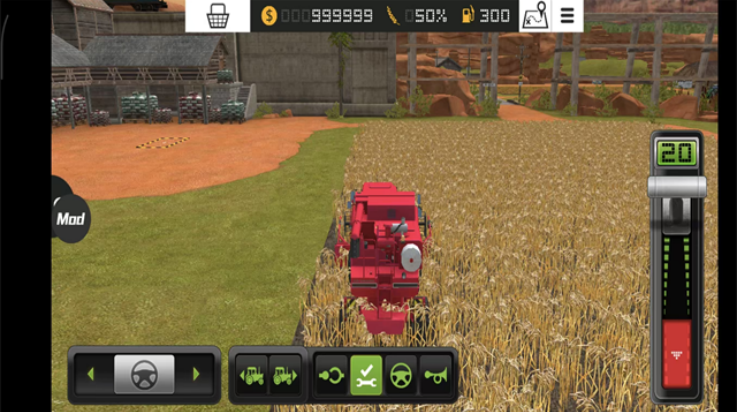
Task: Open the map view
Action: click(x=535, y=15)
